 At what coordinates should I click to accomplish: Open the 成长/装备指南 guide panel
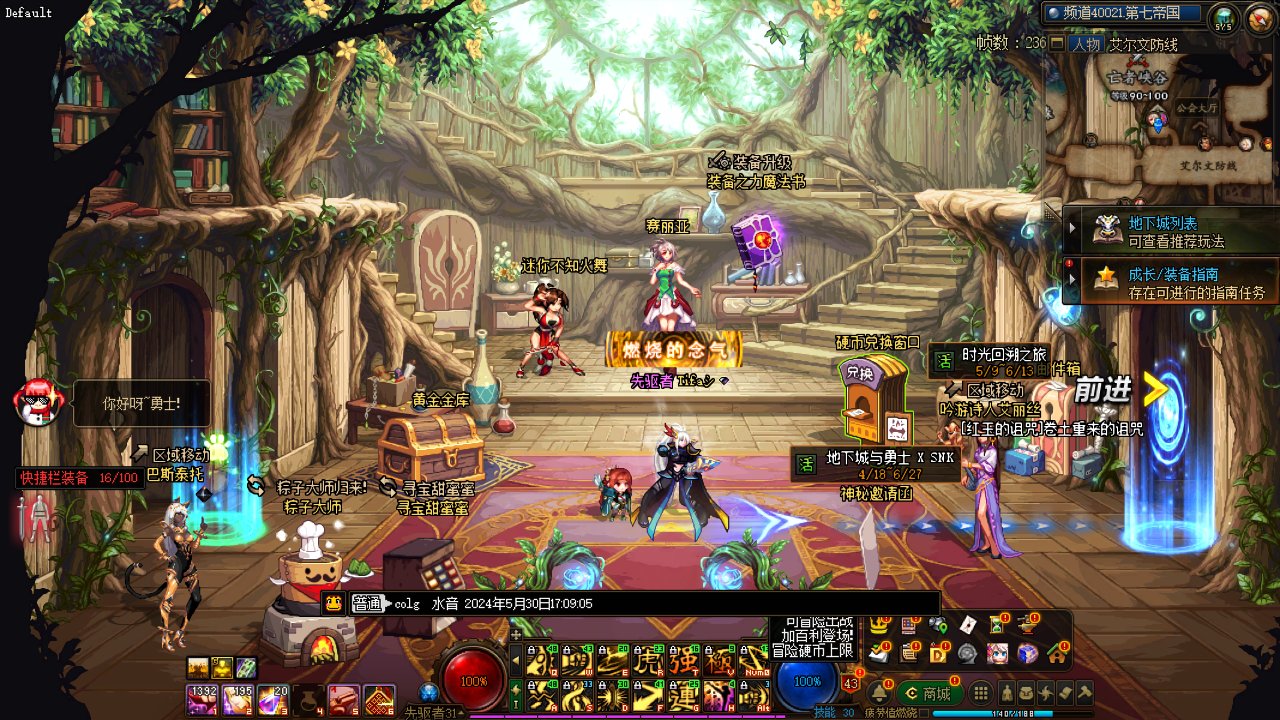click(x=1172, y=282)
